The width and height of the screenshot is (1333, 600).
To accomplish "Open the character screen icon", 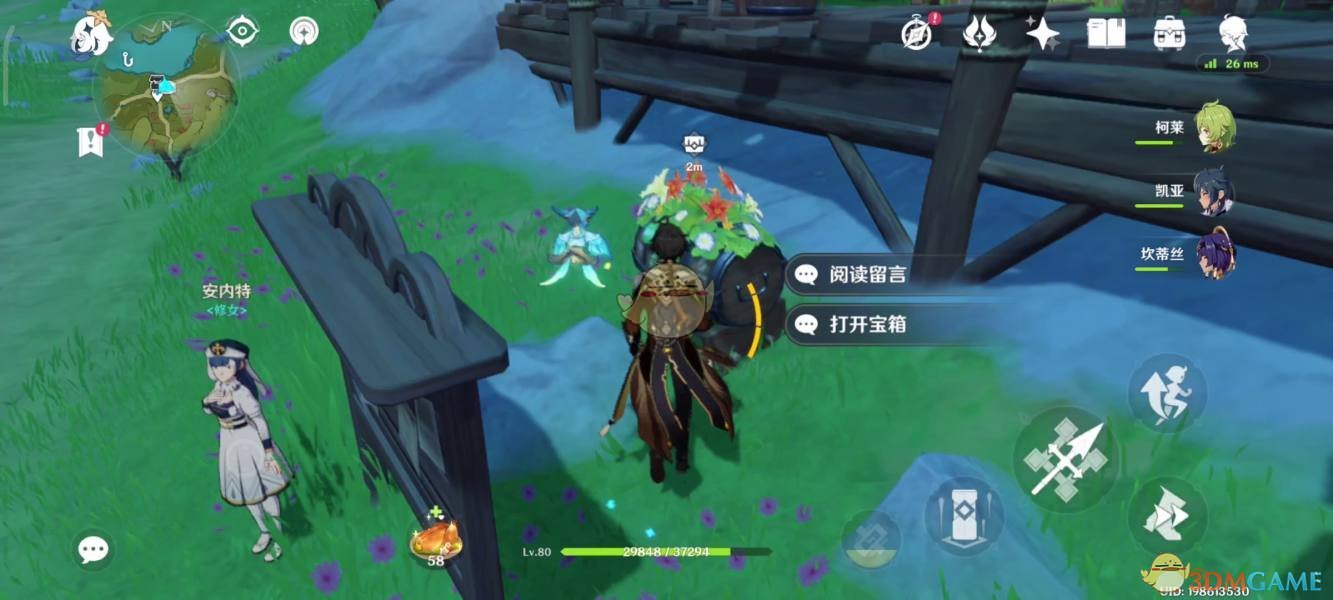I will click(1232, 34).
